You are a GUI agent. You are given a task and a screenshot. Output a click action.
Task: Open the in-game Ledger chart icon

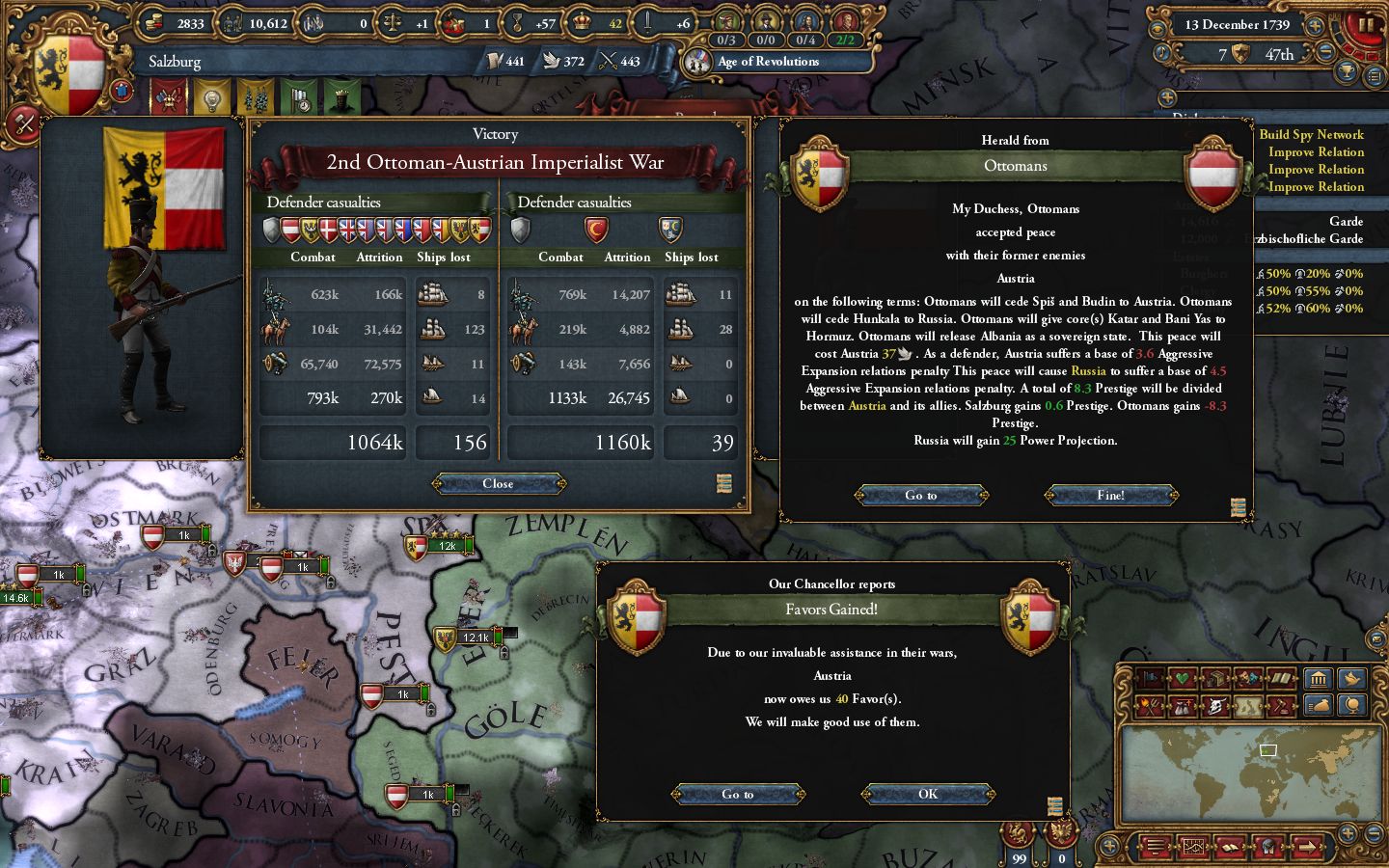1193,847
